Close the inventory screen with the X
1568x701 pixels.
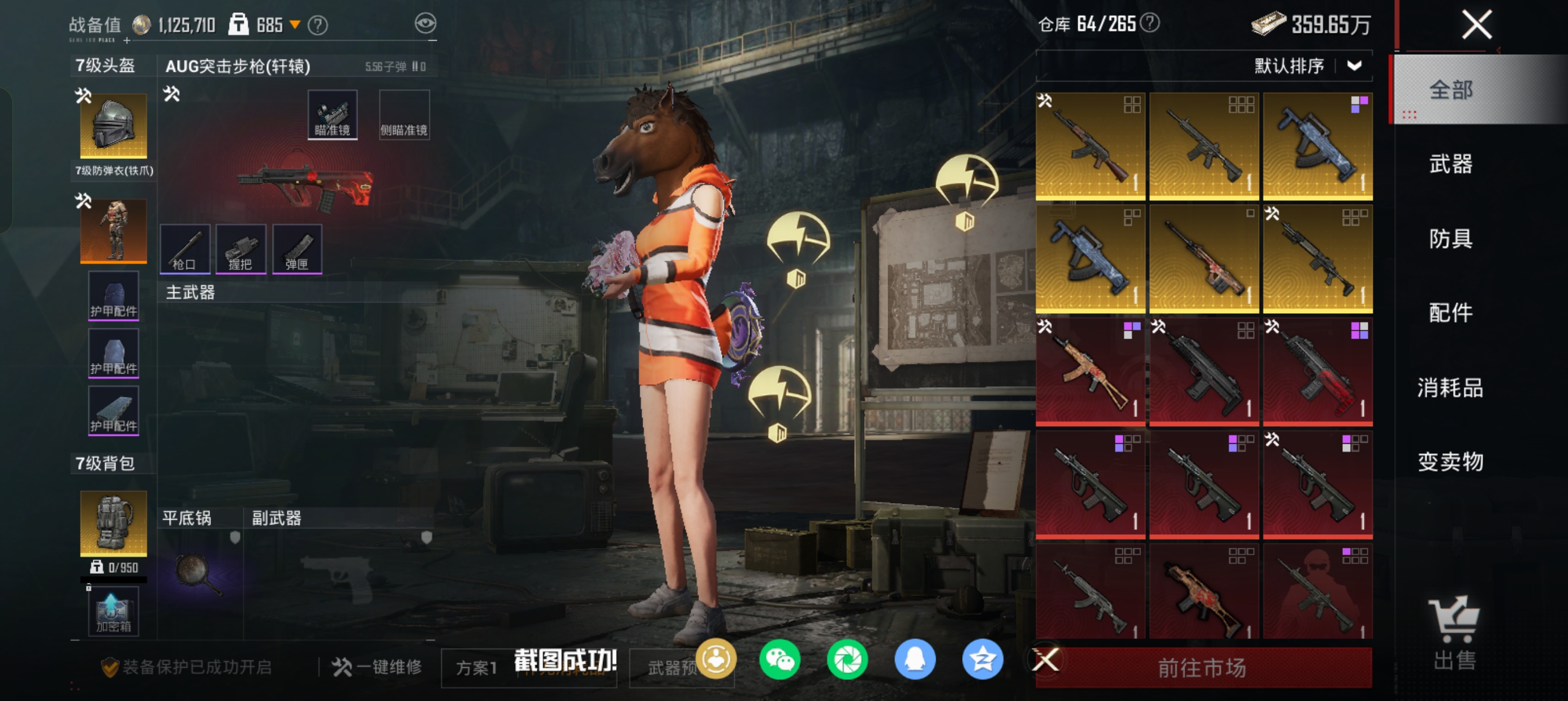coord(1477,25)
